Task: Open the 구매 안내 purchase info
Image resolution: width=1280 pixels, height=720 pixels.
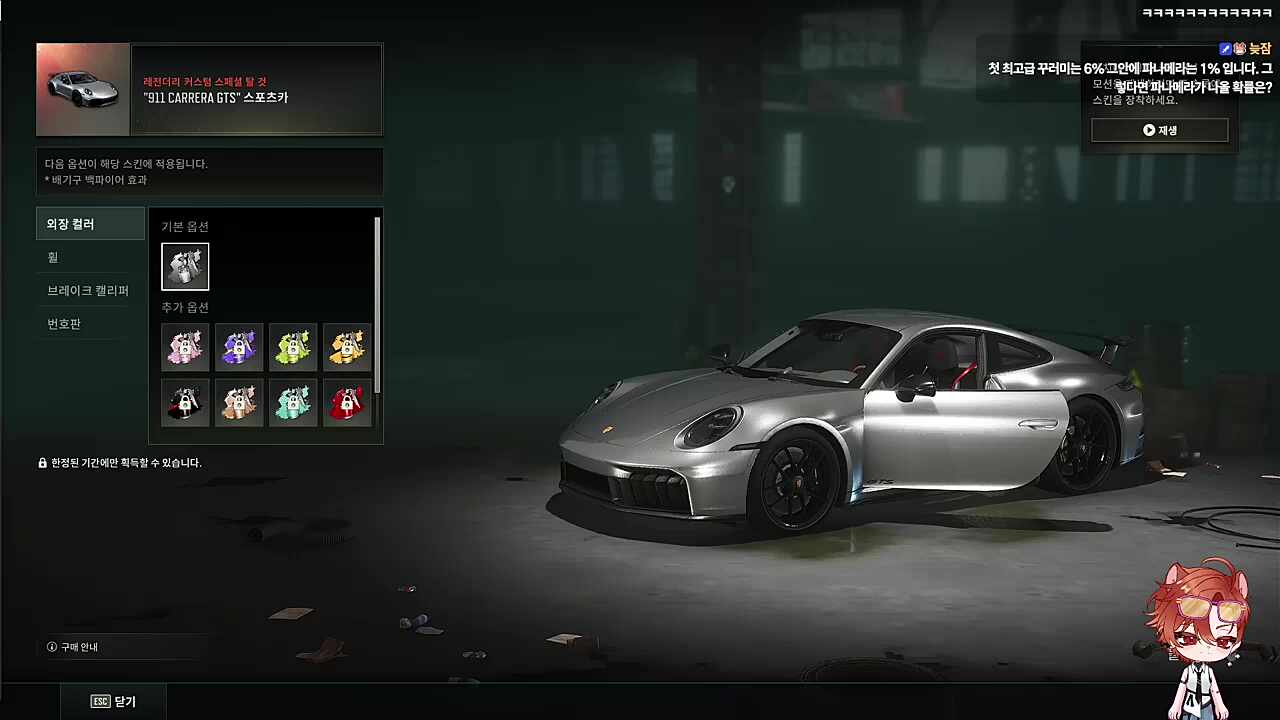Action: coord(73,647)
